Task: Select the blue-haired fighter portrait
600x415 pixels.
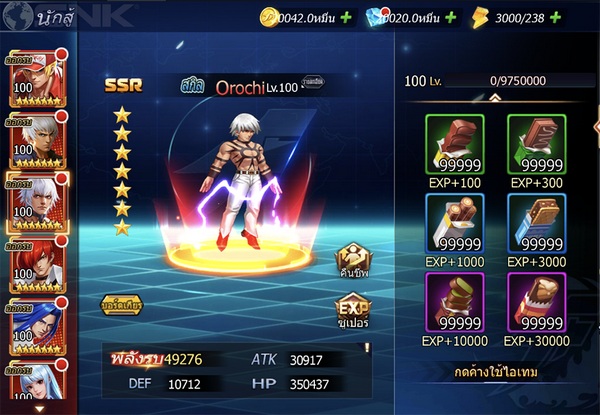Action: [35, 323]
